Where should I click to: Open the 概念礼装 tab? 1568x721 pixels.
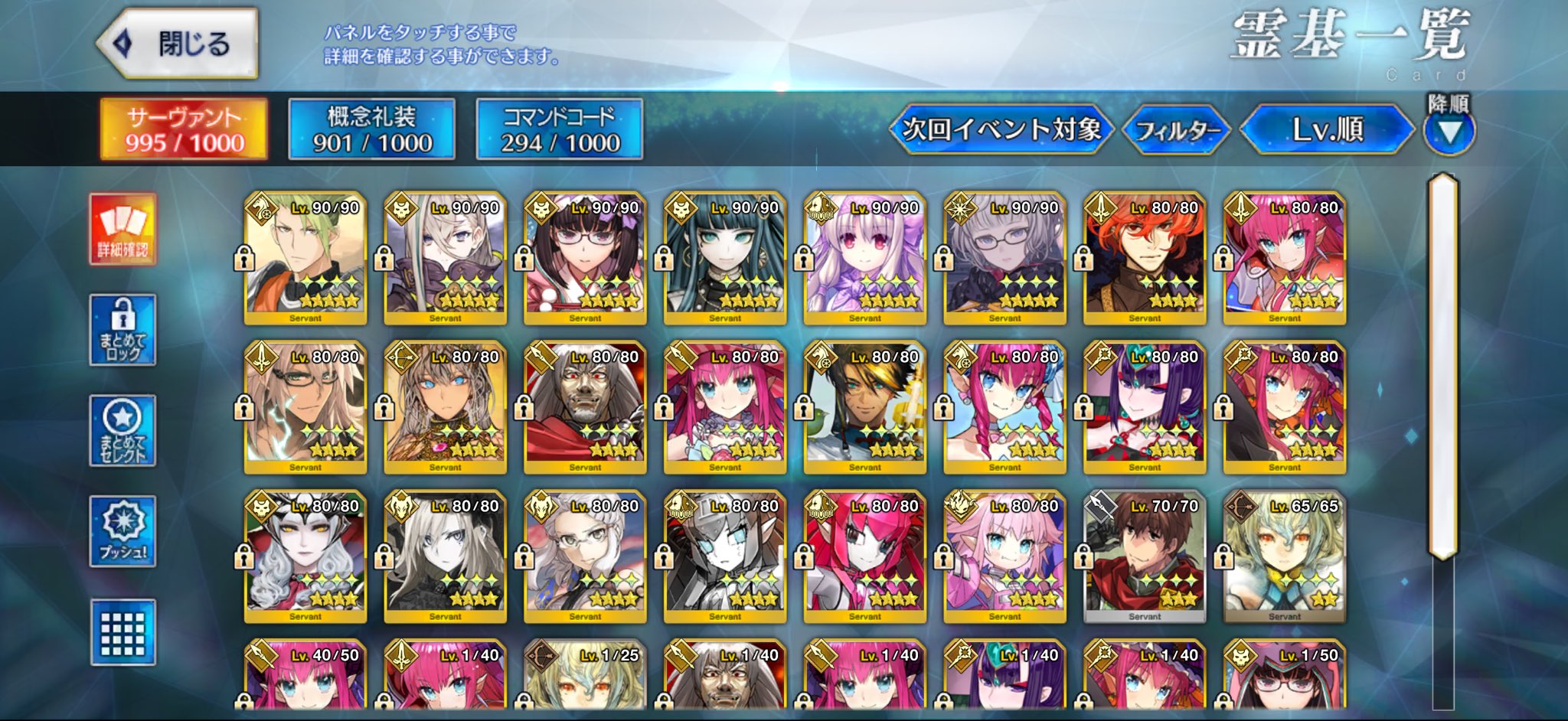[x=371, y=129]
